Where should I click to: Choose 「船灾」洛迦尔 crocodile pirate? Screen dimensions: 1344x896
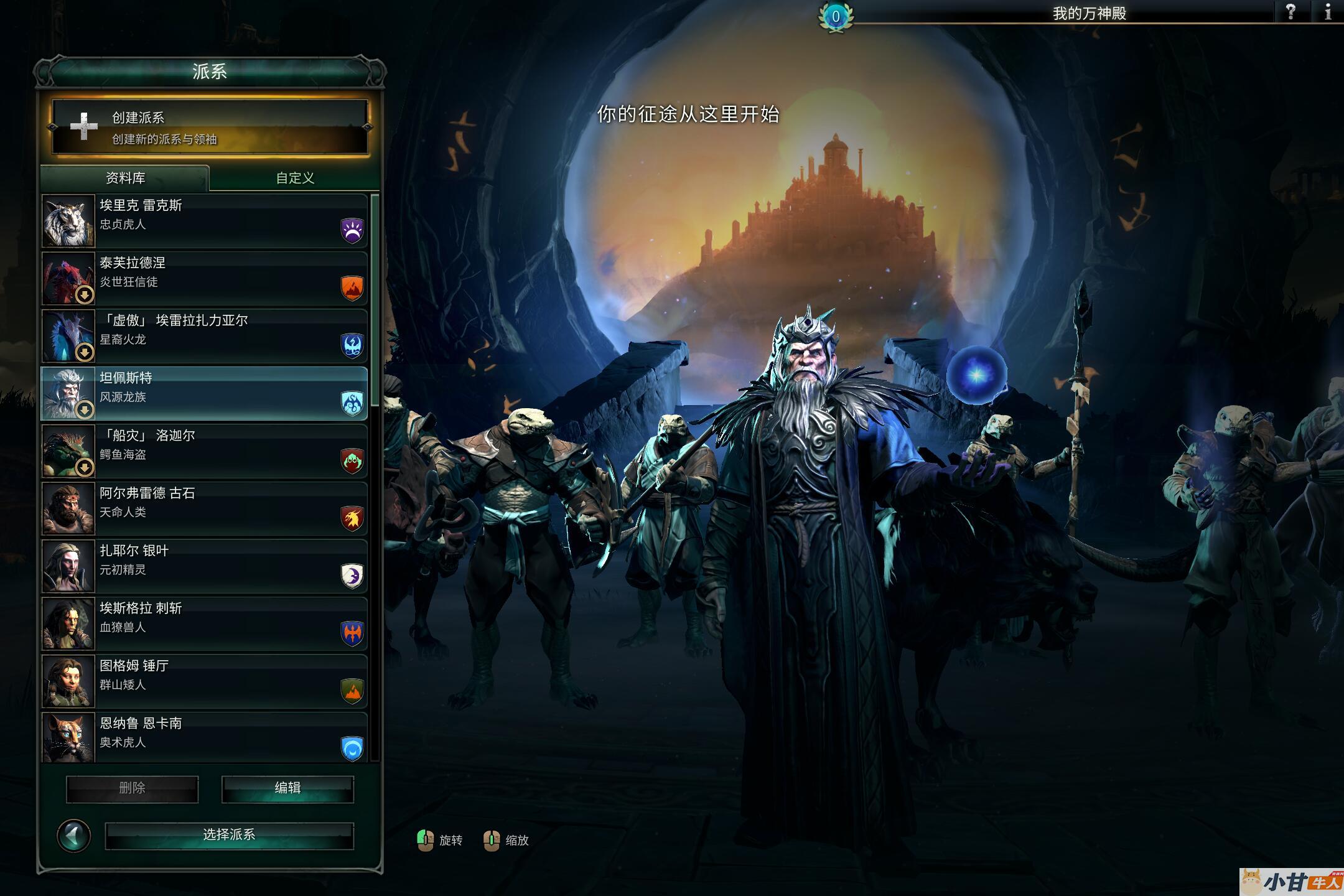pos(205,451)
